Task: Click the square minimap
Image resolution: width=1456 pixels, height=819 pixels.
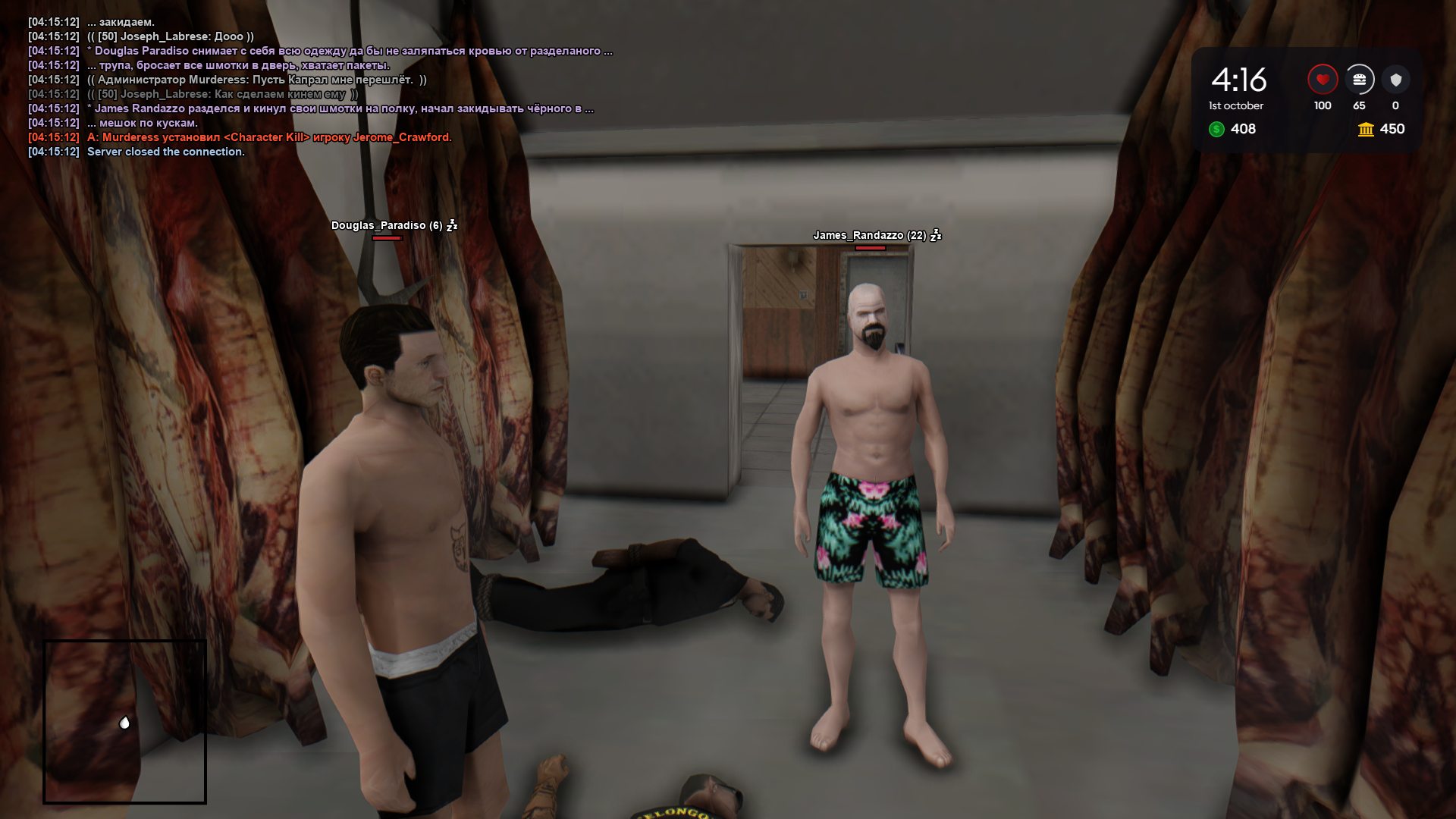Action: point(125,721)
